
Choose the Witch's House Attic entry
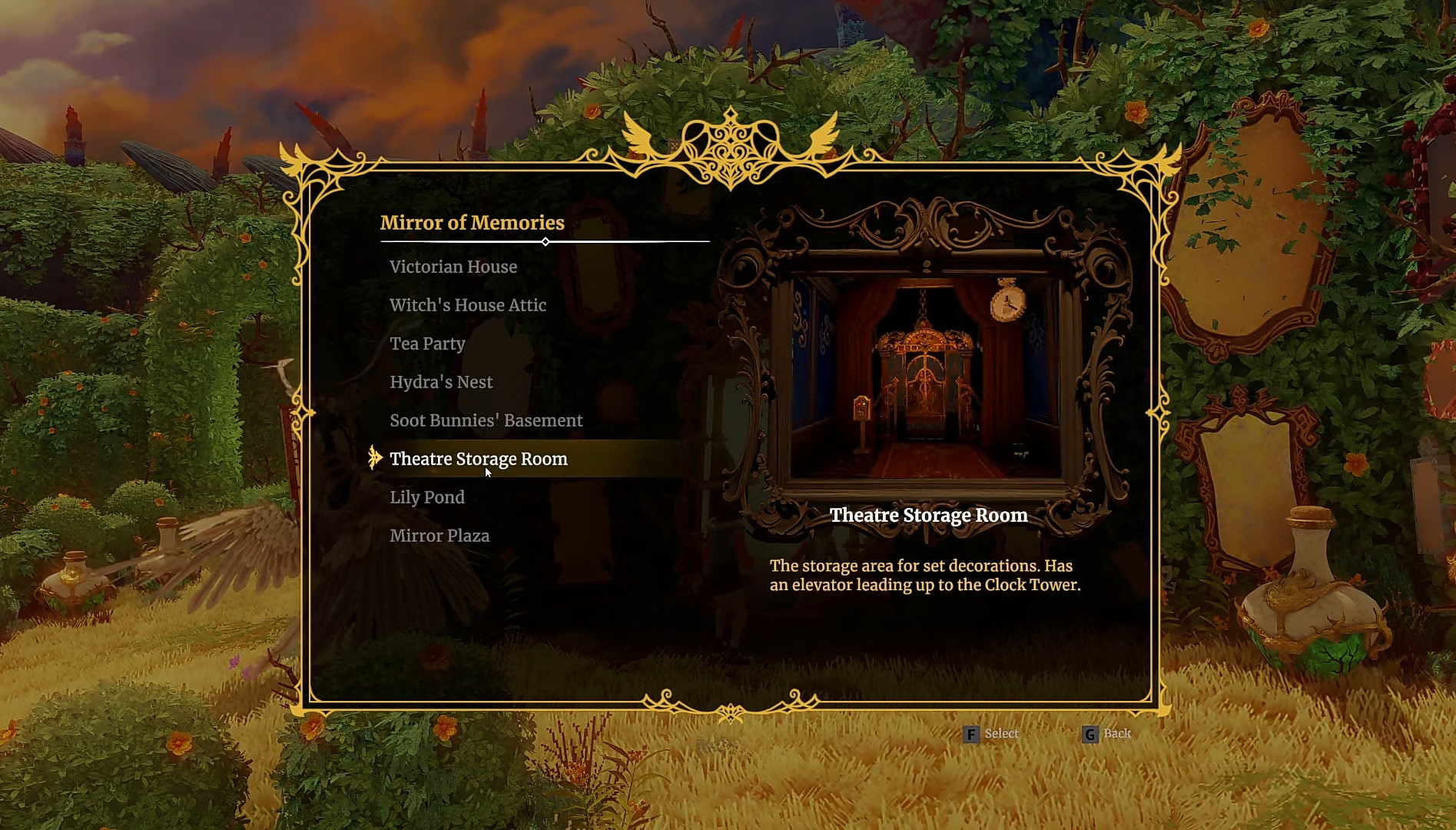(468, 305)
